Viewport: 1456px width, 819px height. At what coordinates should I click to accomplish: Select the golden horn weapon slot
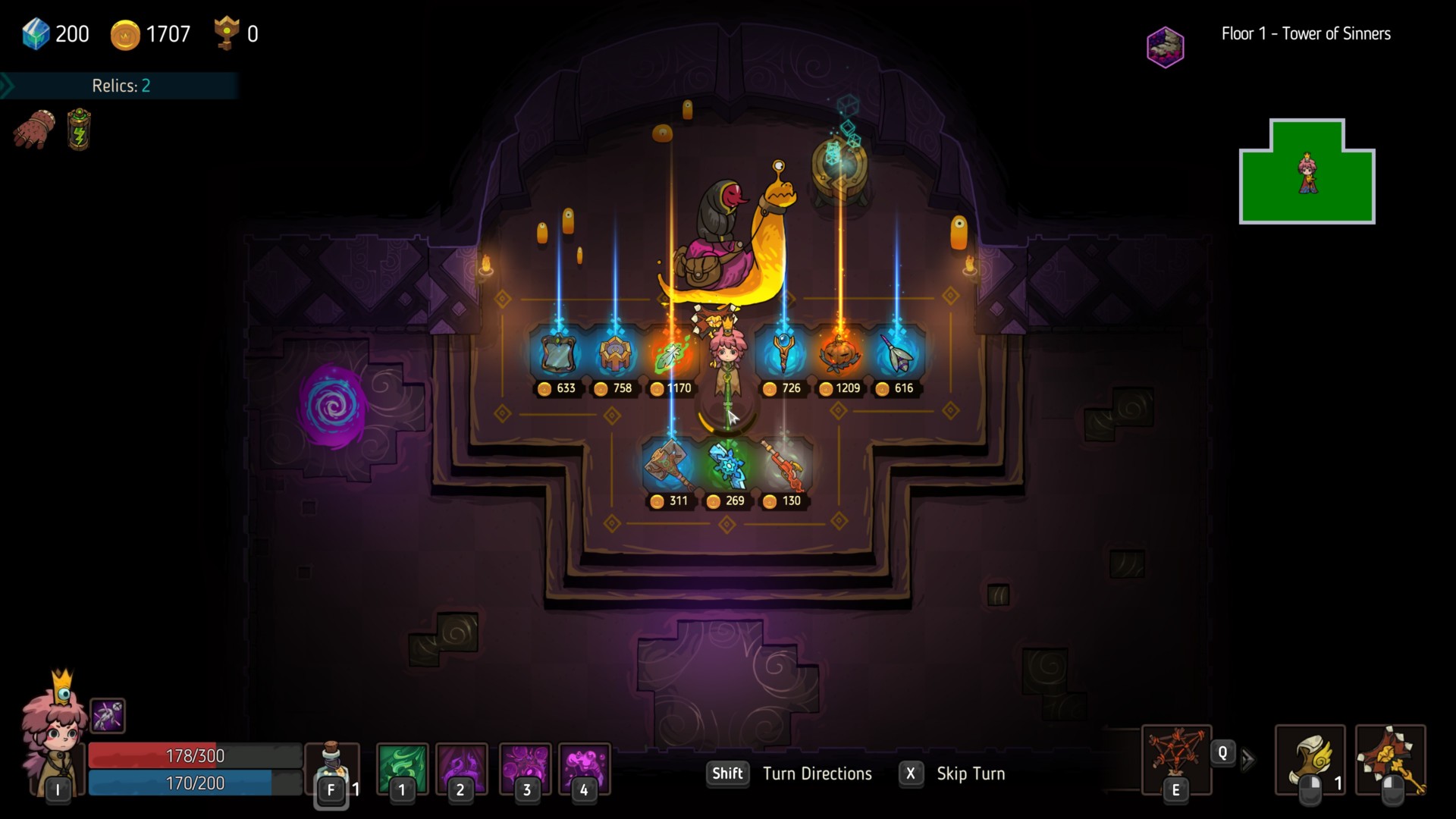[1310, 758]
